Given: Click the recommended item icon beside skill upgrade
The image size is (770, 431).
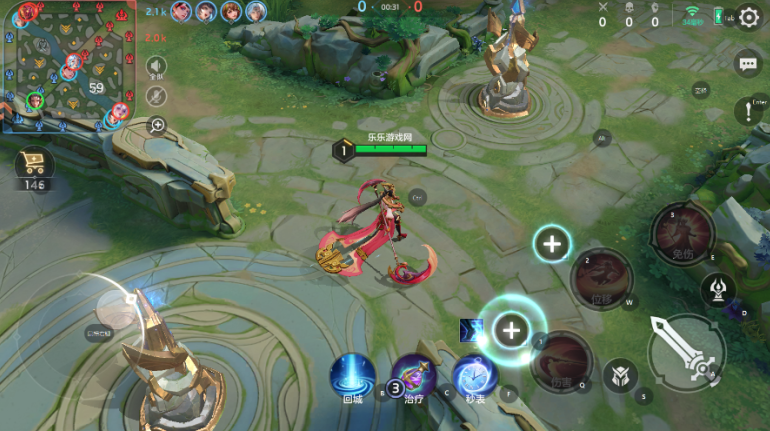Looking at the screenshot, I should [471, 330].
